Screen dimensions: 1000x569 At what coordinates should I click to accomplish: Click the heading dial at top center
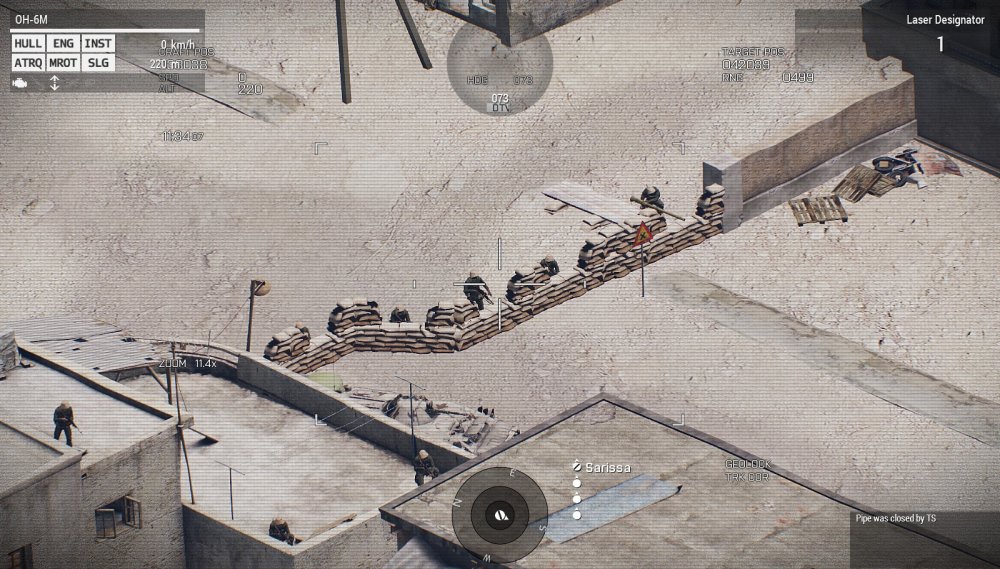point(499,65)
